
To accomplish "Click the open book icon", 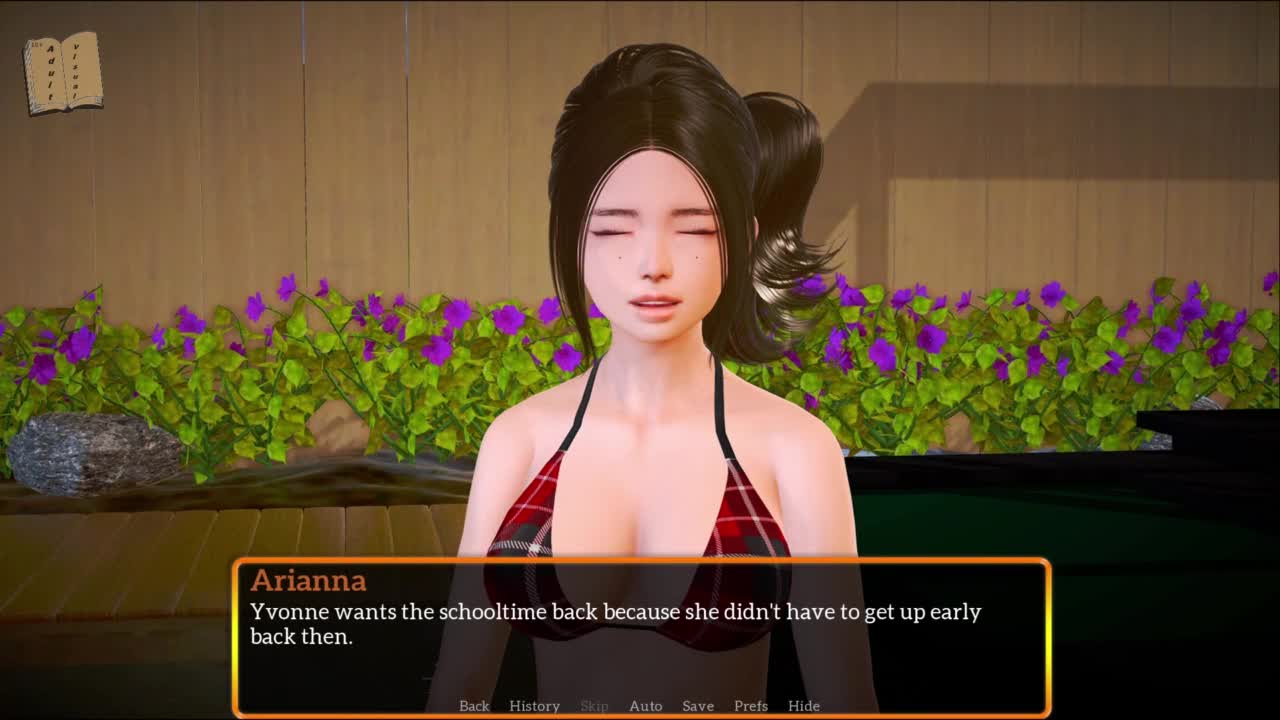I will [x=63, y=72].
